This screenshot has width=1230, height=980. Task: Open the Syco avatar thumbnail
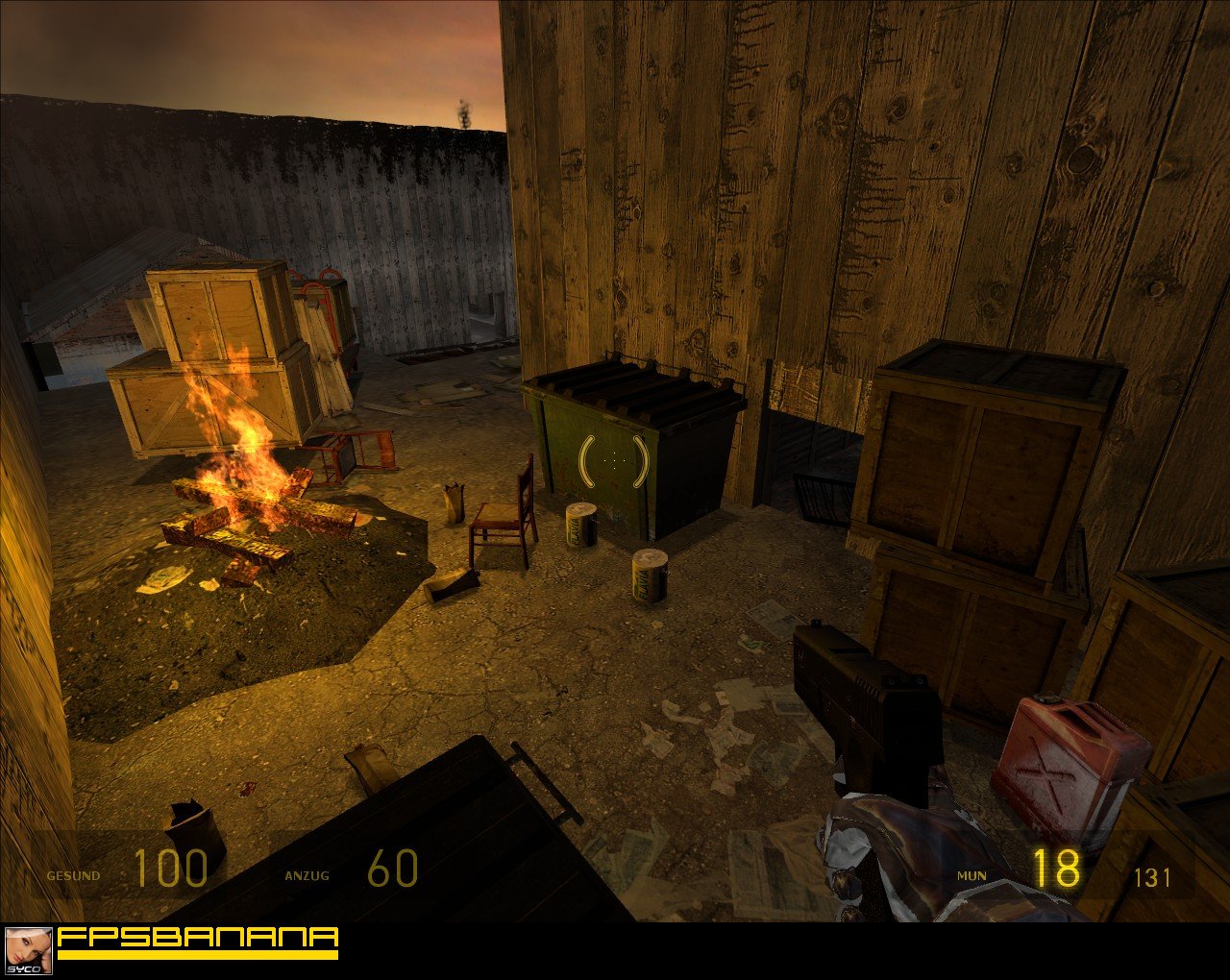(28, 951)
